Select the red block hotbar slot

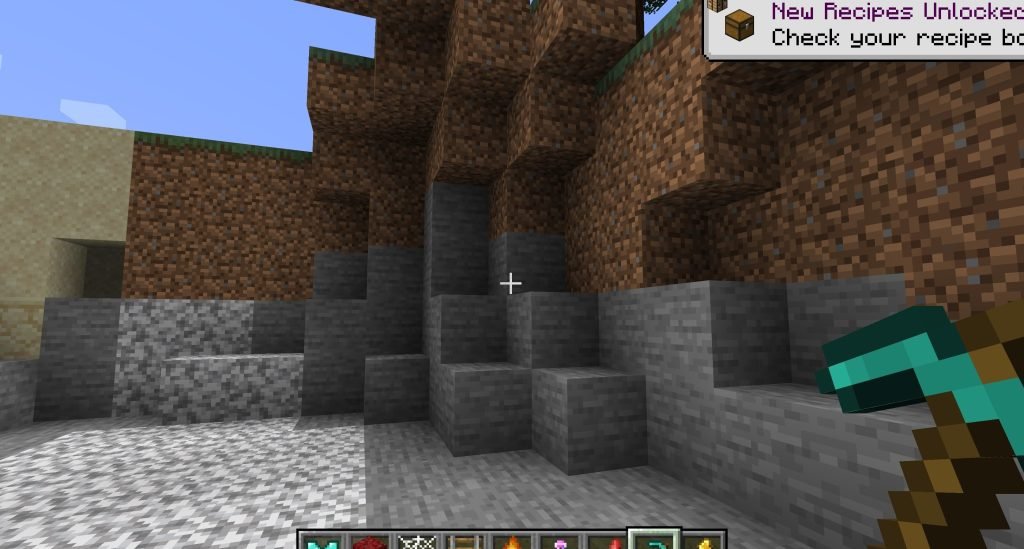(367, 541)
